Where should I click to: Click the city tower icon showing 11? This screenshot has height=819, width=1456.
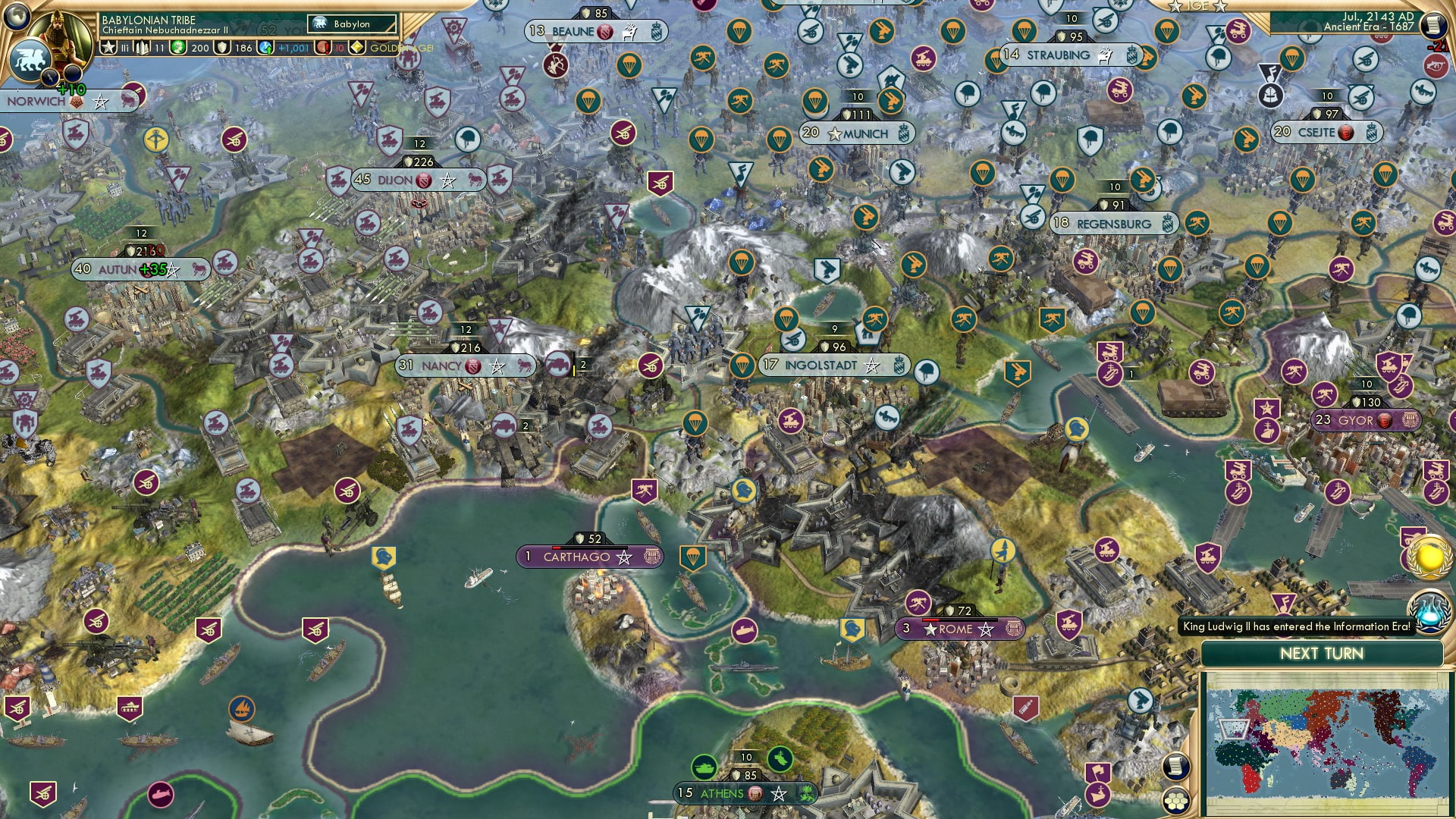pos(141,47)
